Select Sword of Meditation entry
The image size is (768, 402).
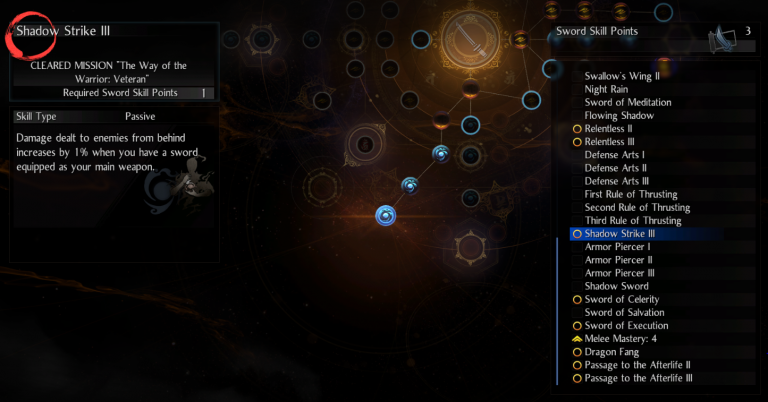click(x=628, y=102)
